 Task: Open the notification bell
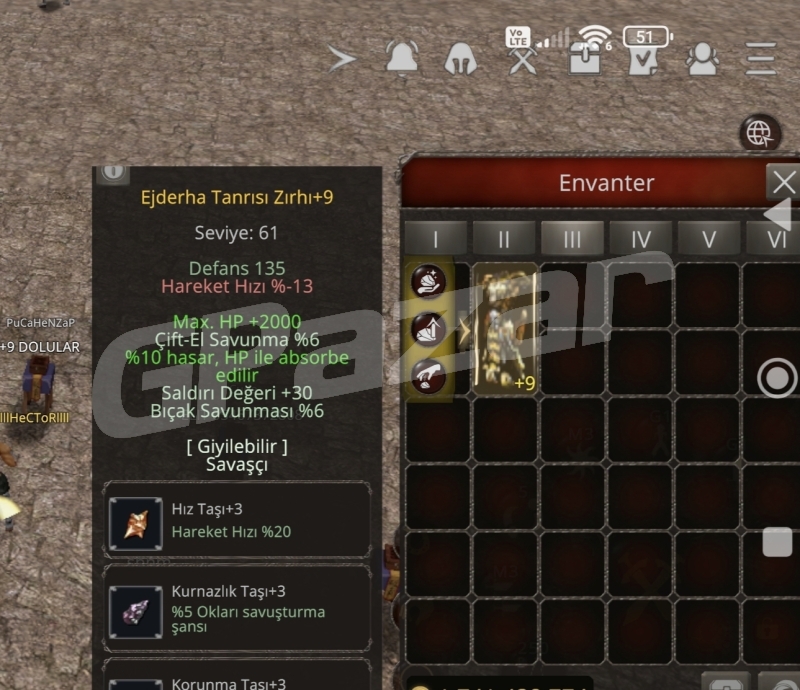coord(402,58)
